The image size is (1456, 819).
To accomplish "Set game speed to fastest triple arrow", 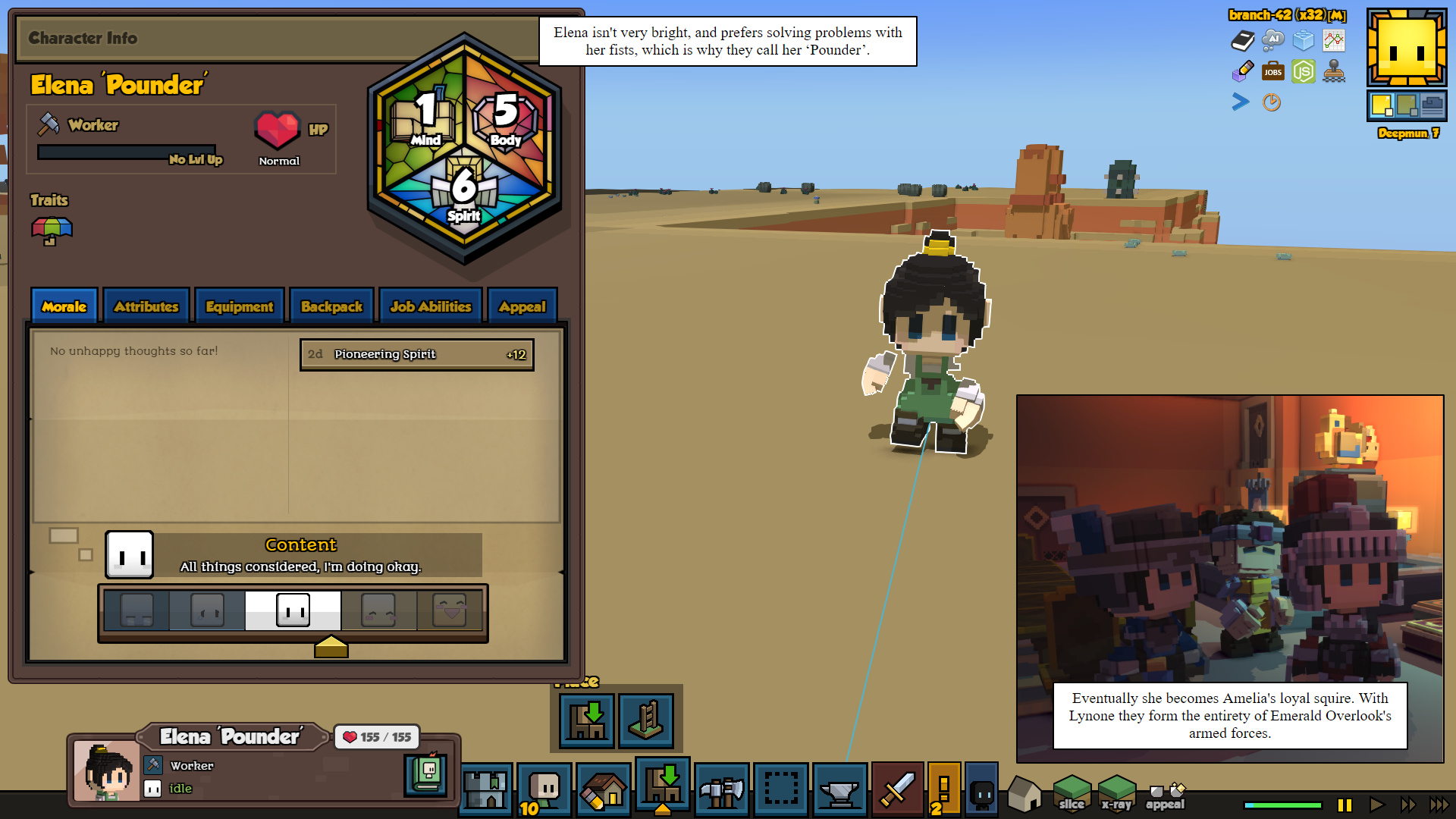I will pyautogui.click(x=1439, y=805).
